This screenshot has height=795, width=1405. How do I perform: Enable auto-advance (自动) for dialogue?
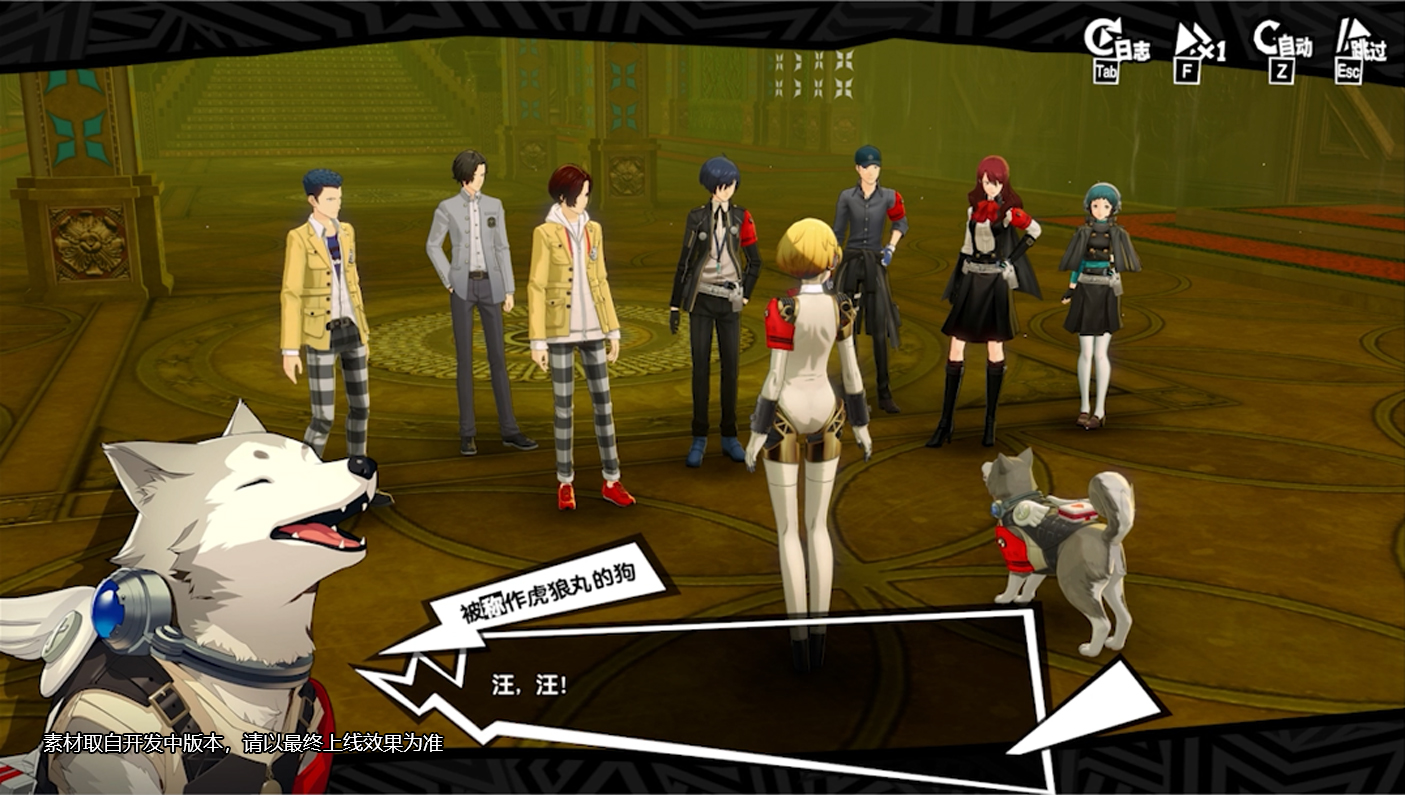(1282, 50)
